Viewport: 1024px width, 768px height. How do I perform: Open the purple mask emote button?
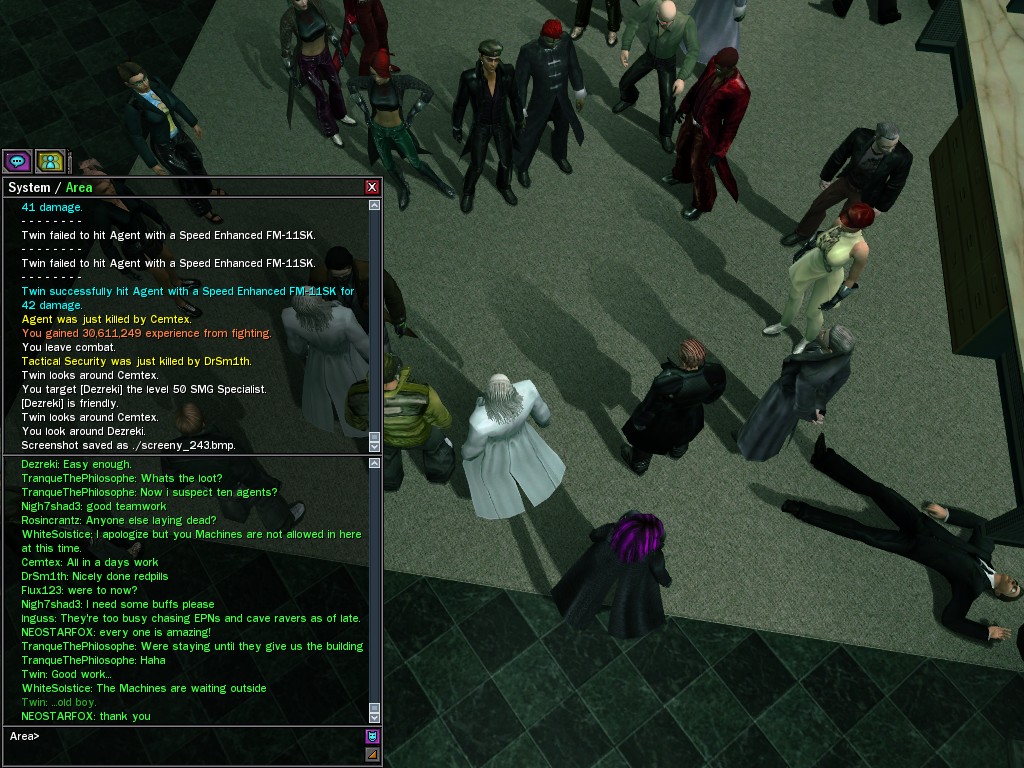(x=372, y=737)
